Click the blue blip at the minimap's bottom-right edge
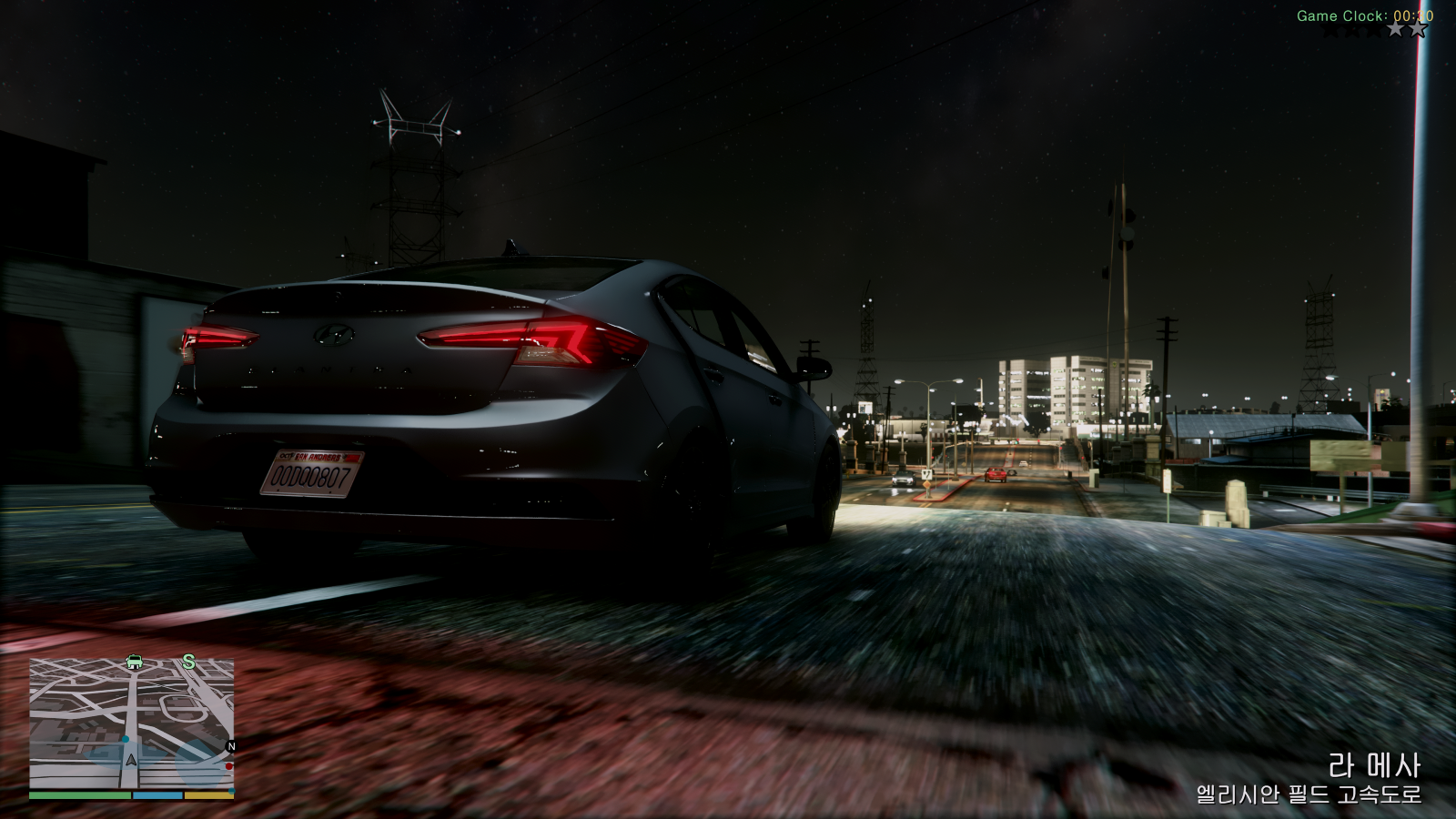The image size is (1456, 819). pos(231,791)
